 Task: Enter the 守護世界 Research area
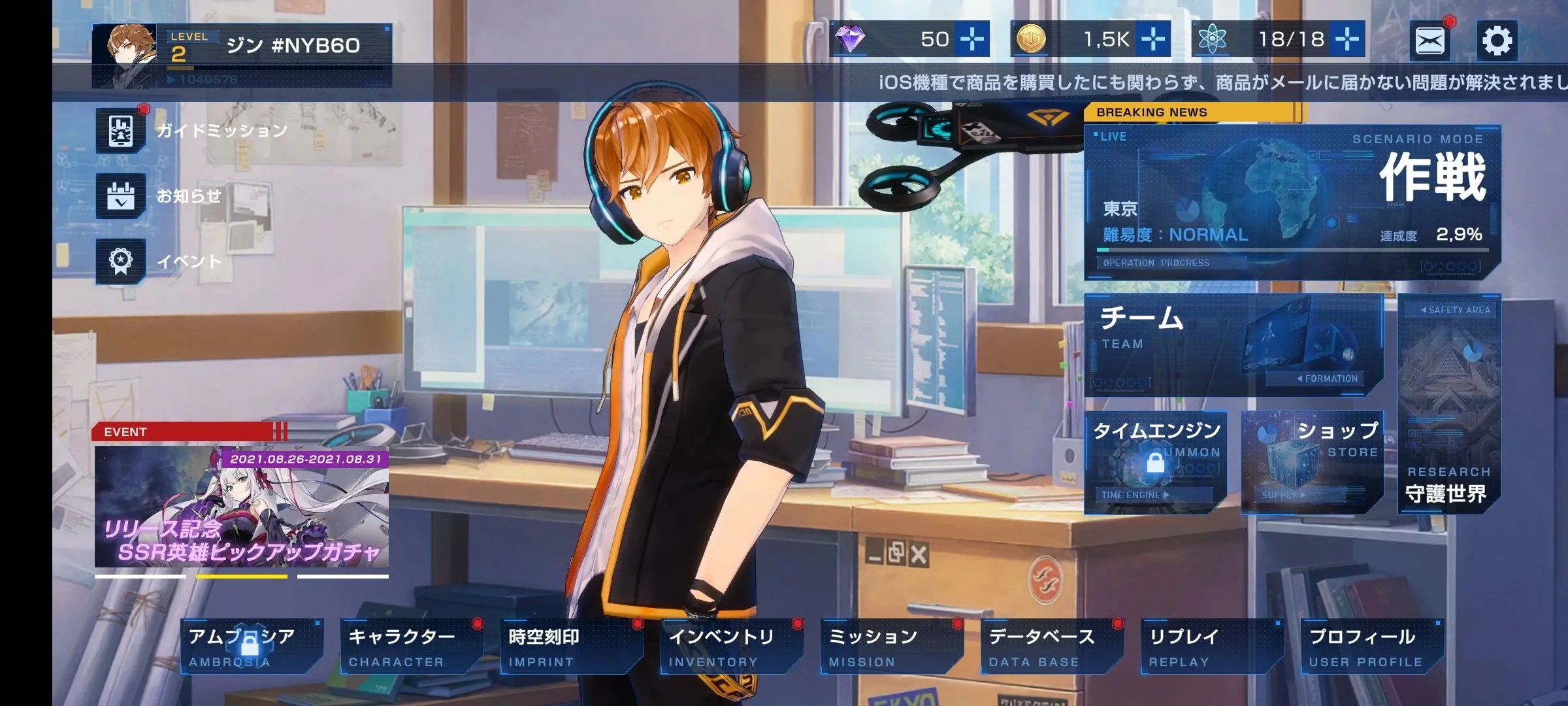[x=1448, y=404]
